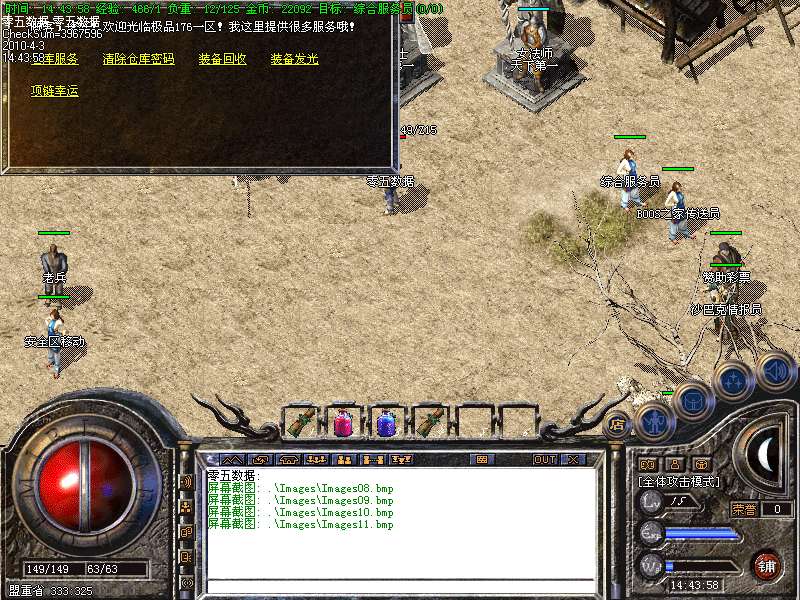Select the 装备回收 service link

[x=222, y=59]
